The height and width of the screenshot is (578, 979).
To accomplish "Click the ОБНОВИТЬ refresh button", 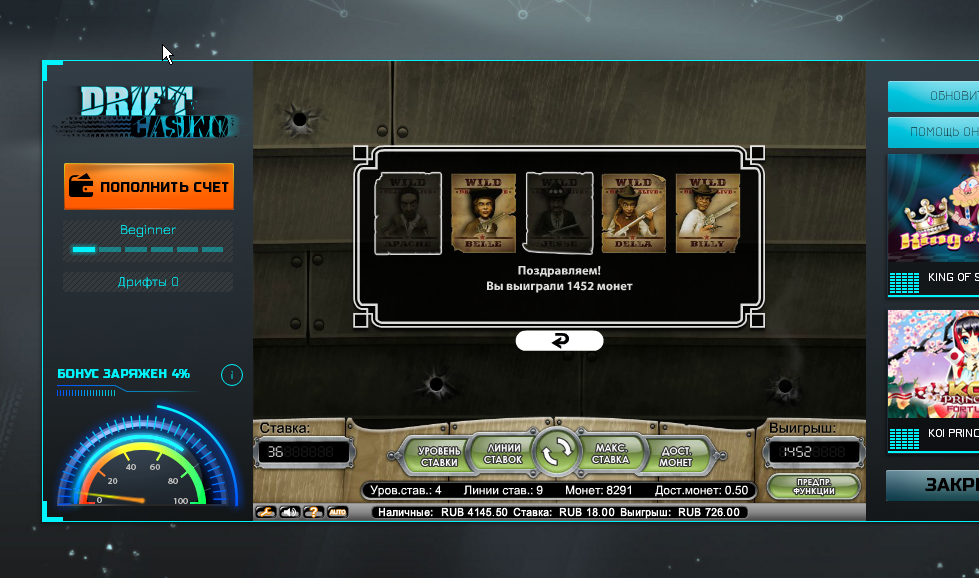I will tap(933, 96).
